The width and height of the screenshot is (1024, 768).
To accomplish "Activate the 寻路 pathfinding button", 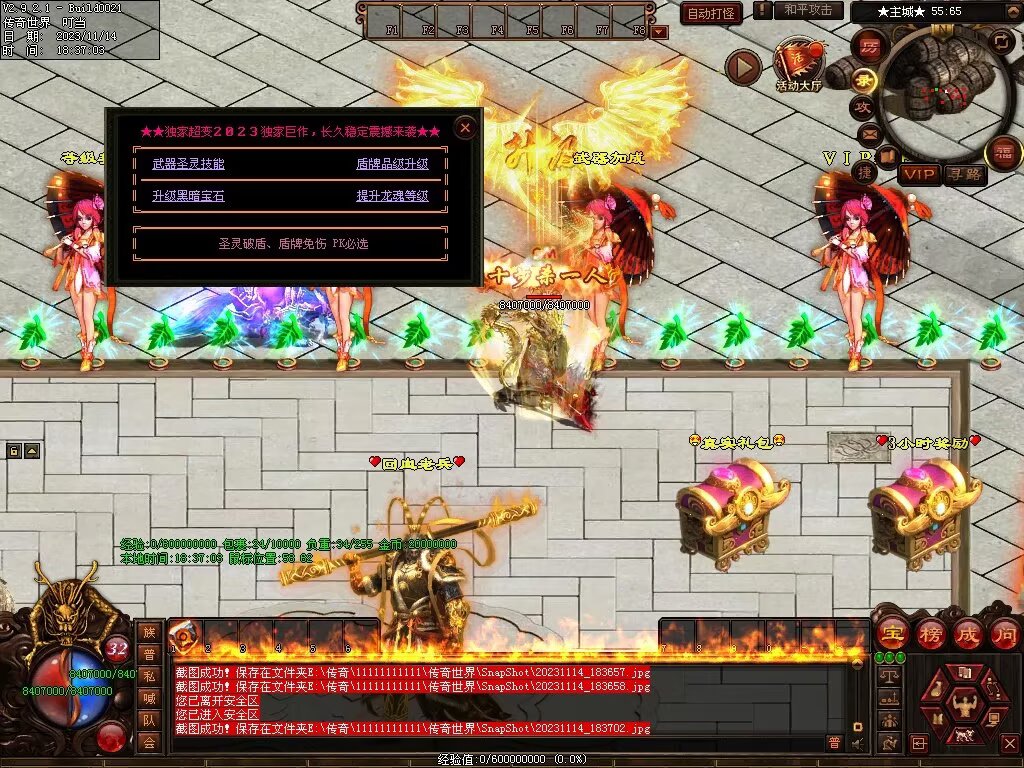I will click(965, 175).
